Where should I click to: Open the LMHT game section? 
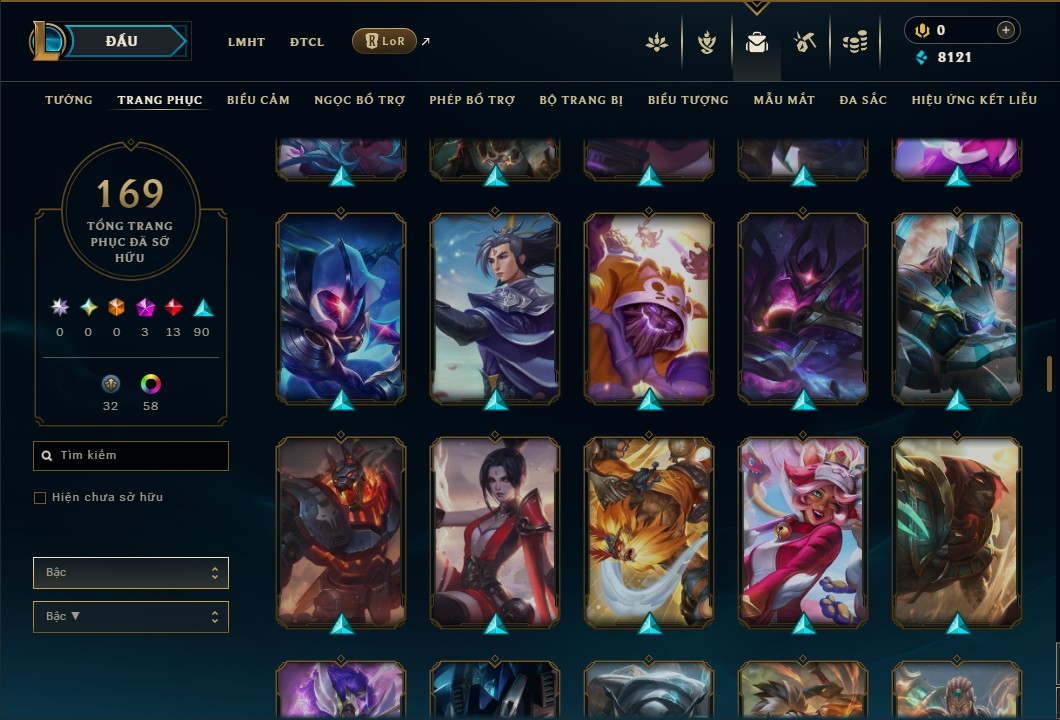click(x=246, y=42)
